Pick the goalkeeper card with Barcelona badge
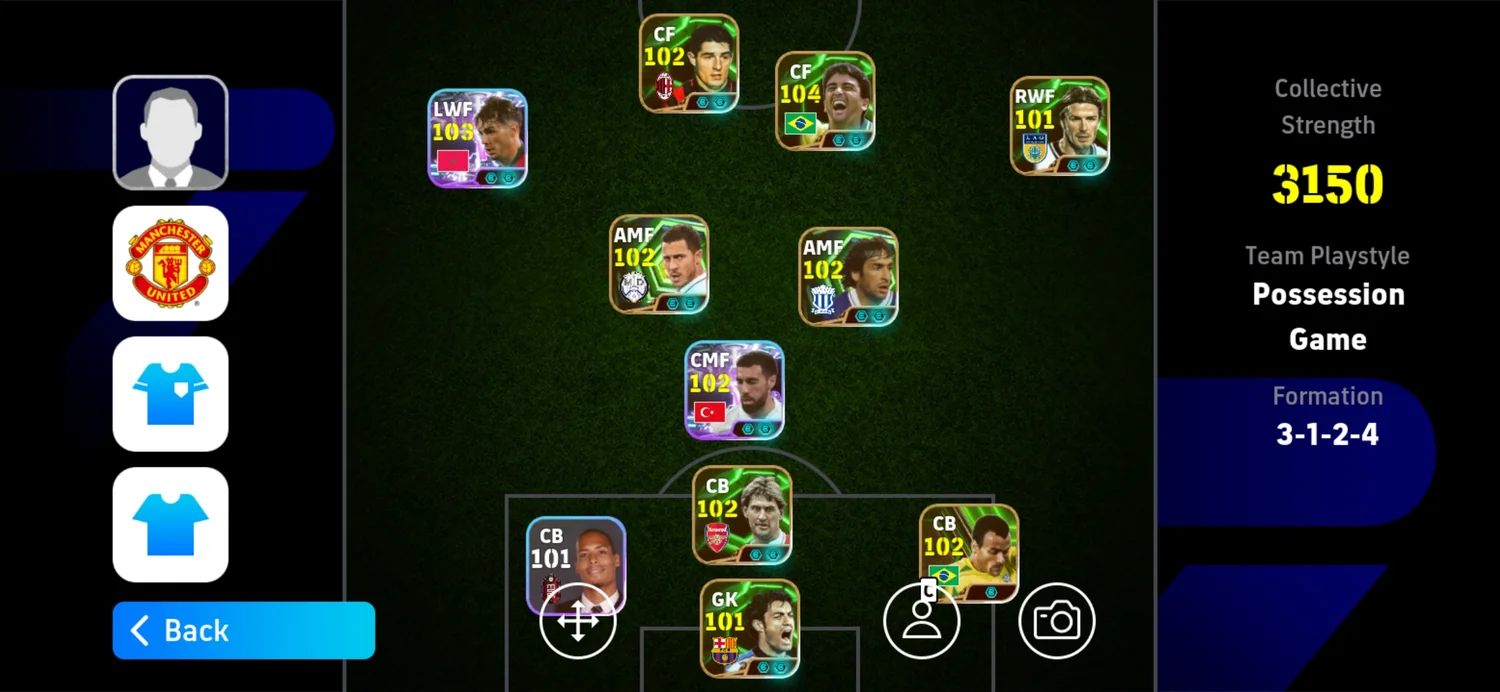1500x692 pixels. coord(749,628)
